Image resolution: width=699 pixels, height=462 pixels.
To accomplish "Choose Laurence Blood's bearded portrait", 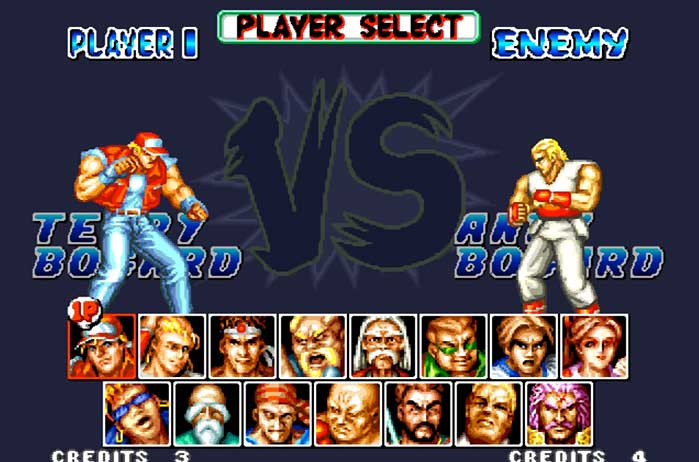I will [x=418, y=413].
